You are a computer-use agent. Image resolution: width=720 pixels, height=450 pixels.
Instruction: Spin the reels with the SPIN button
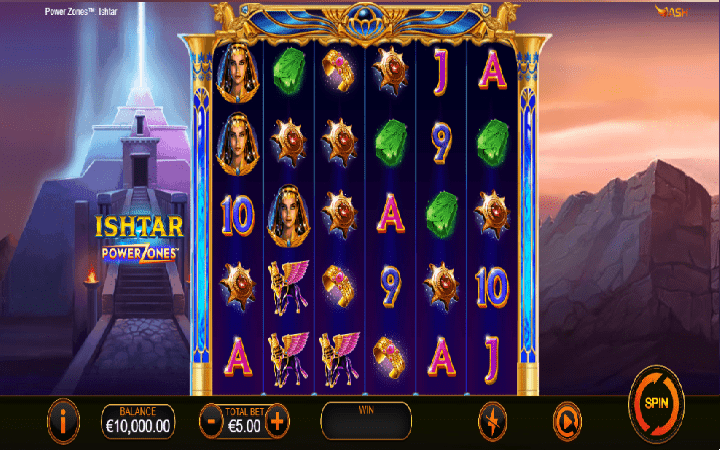tap(656, 404)
